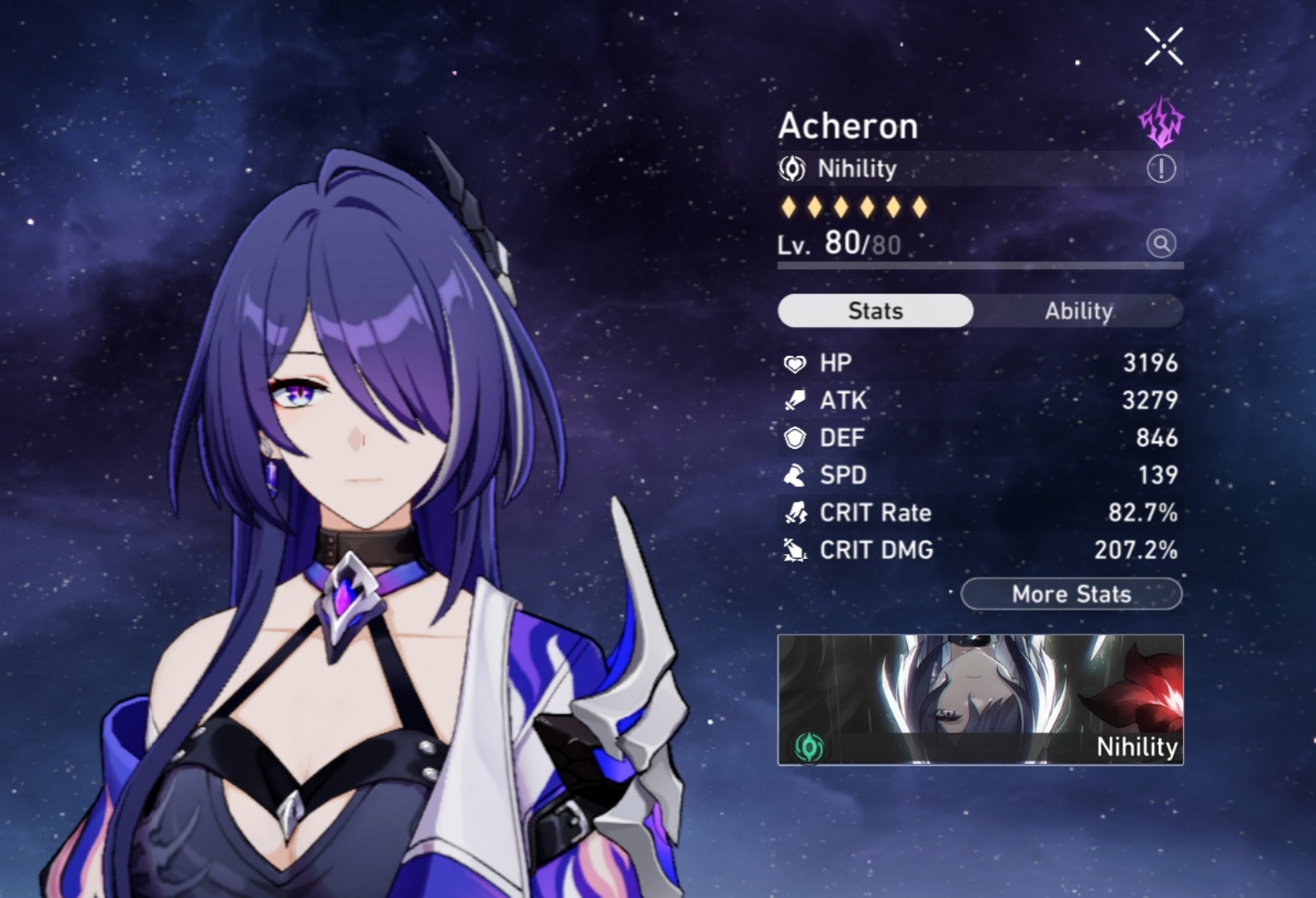Screen dimensions: 1316x898
Task: Open the character details via the exclamation icon
Action: [1161, 168]
